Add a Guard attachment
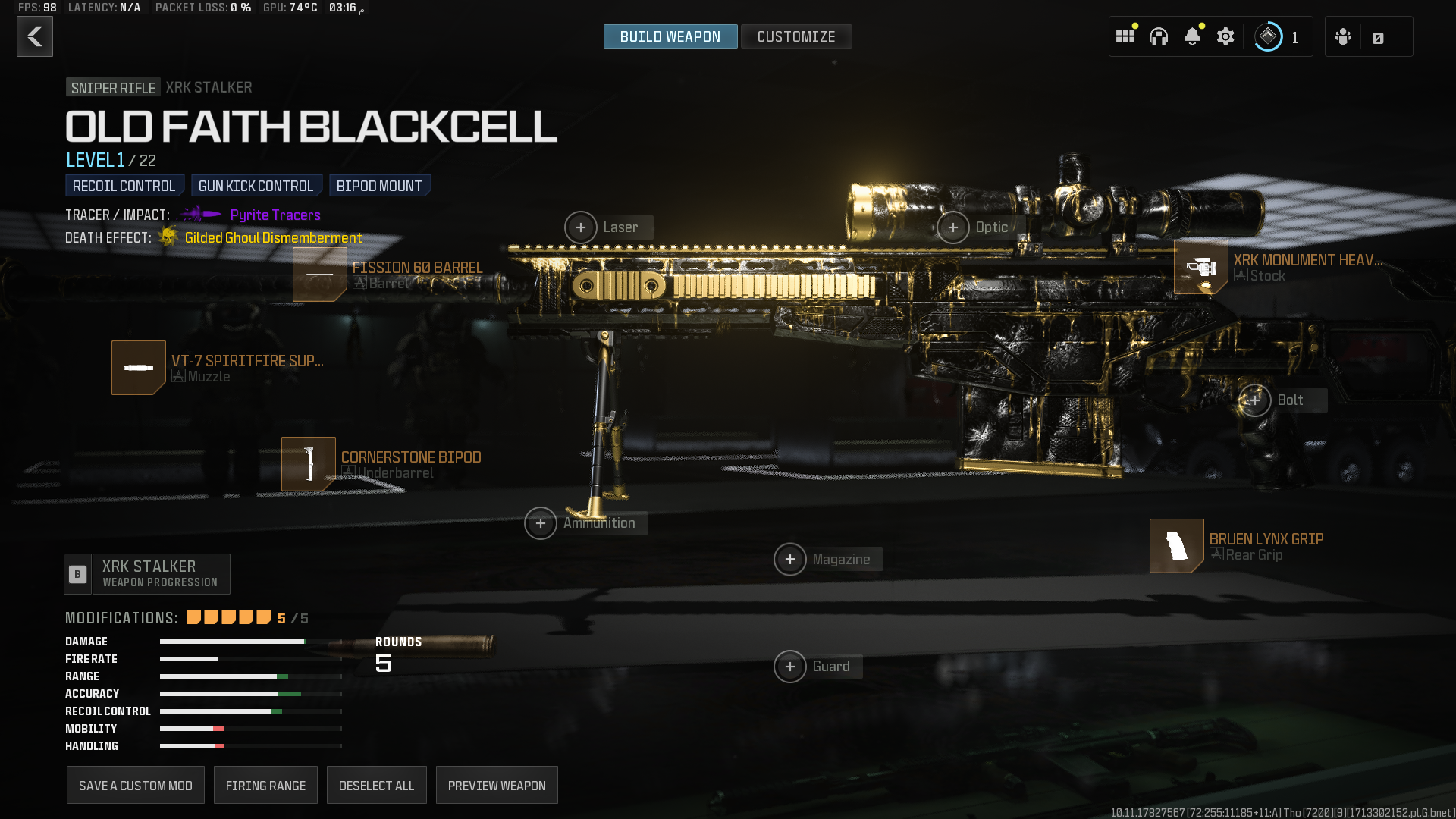This screenshot has width=1456, height=819. (x=790, y=667)
